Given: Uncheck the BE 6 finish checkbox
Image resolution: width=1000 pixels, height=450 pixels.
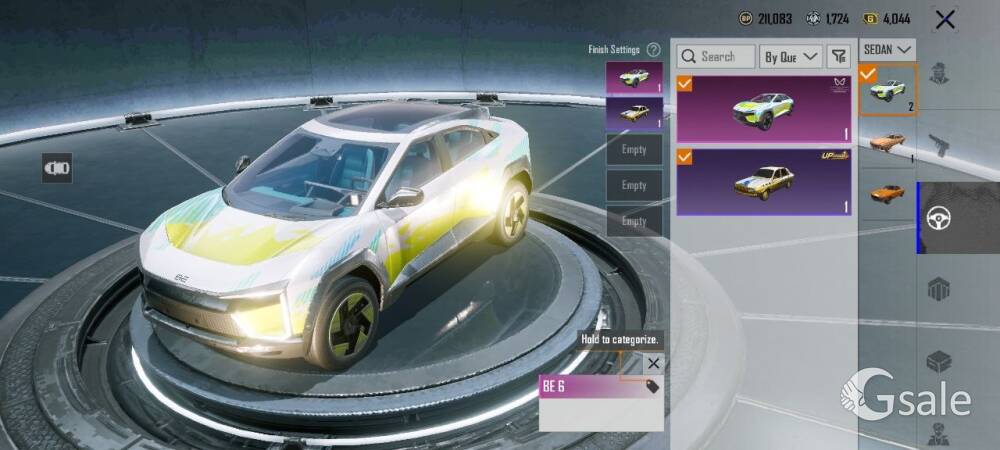Looking at the screenshot, I should (x=685, y=84).
